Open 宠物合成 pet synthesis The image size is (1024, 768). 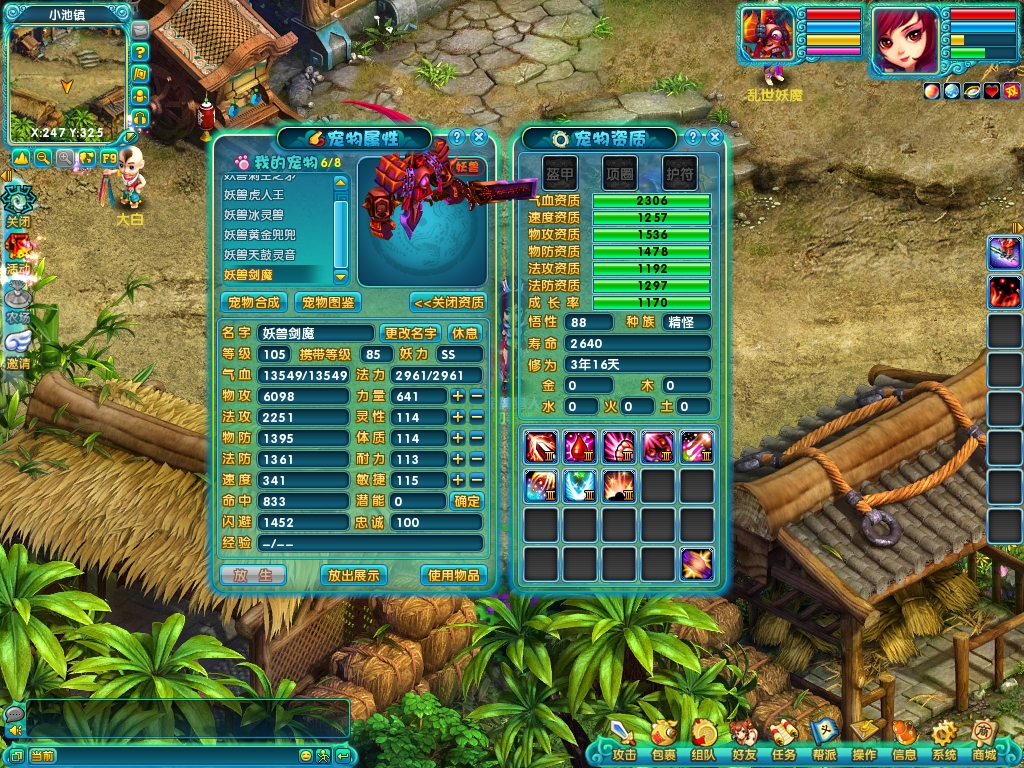tap(254, 302)
